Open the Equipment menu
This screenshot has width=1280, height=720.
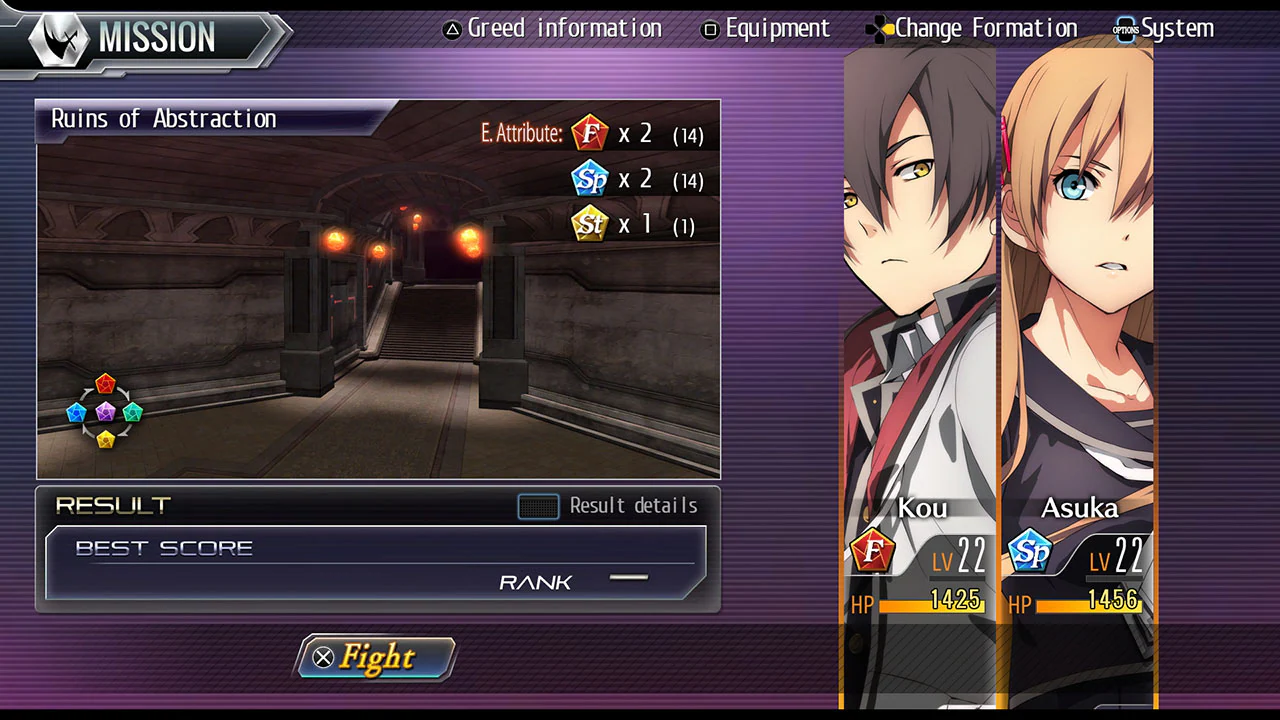pos(778,29)
